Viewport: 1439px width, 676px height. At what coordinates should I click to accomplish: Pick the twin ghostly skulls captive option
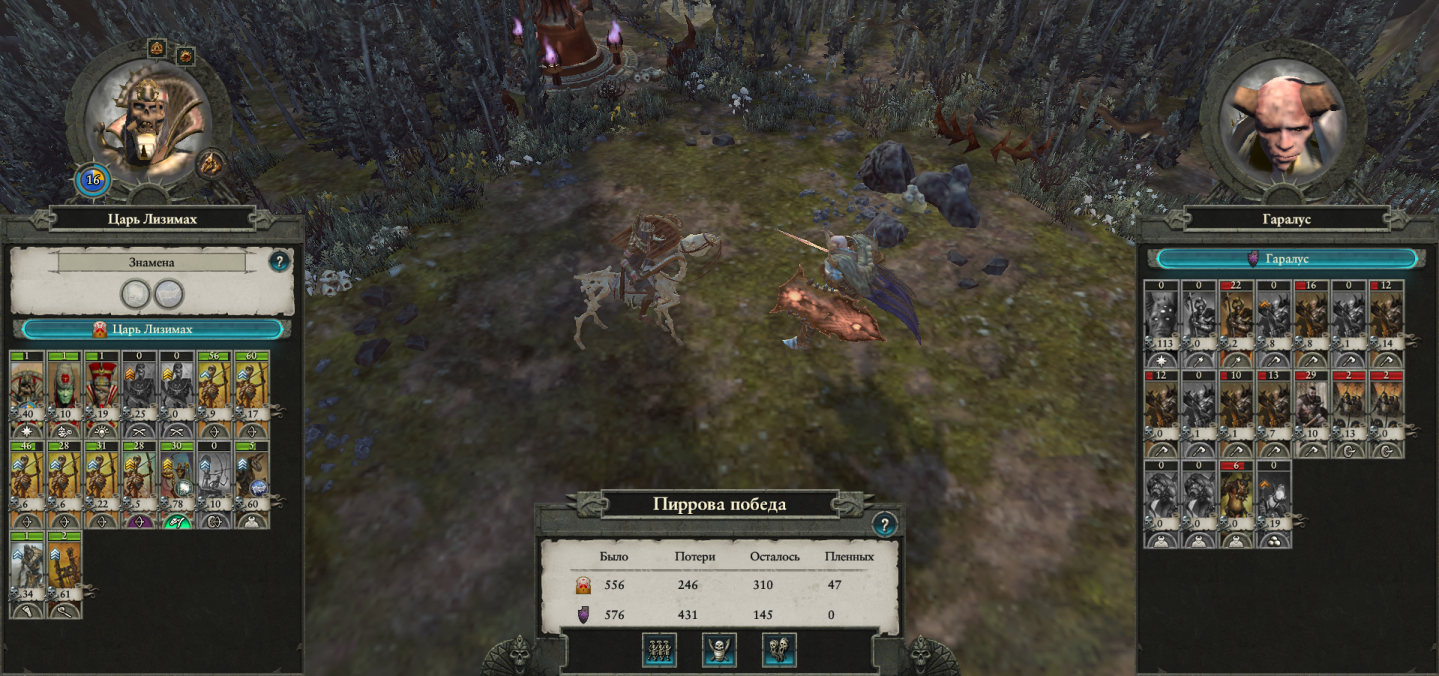click(779, 650)
